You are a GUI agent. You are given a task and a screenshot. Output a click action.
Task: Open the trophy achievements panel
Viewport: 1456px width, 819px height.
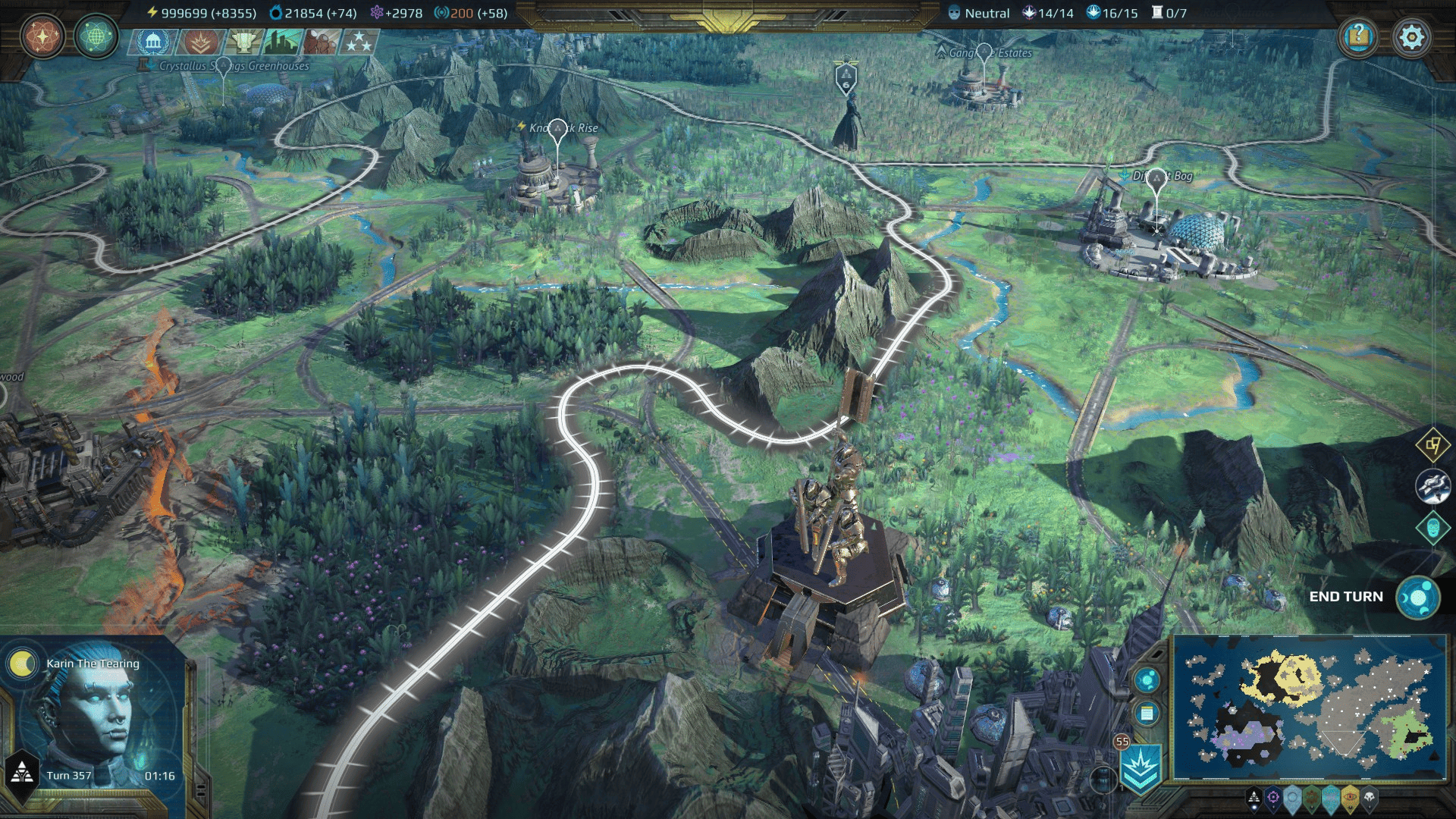click(x=243, y=42)
